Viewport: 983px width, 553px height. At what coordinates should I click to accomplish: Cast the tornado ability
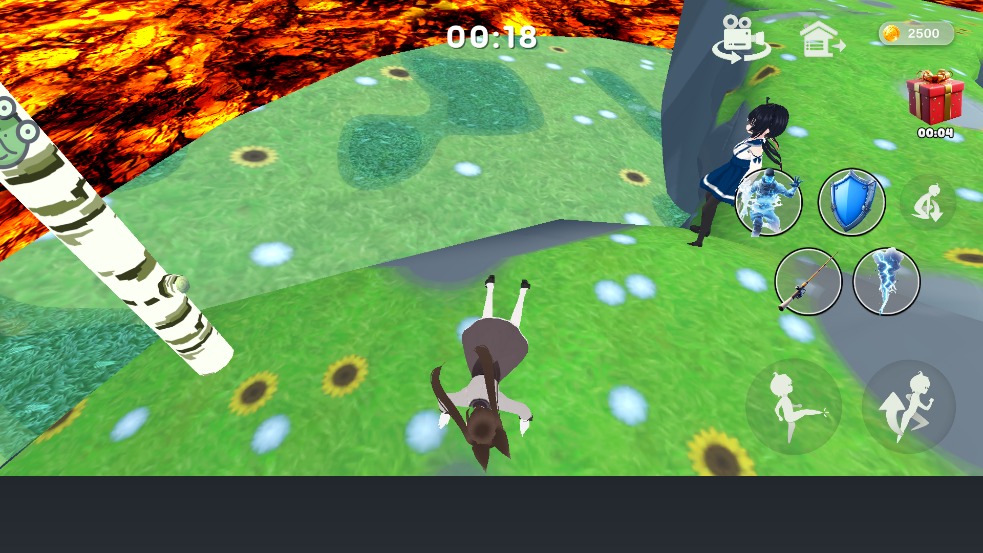[x=886, y=282]
